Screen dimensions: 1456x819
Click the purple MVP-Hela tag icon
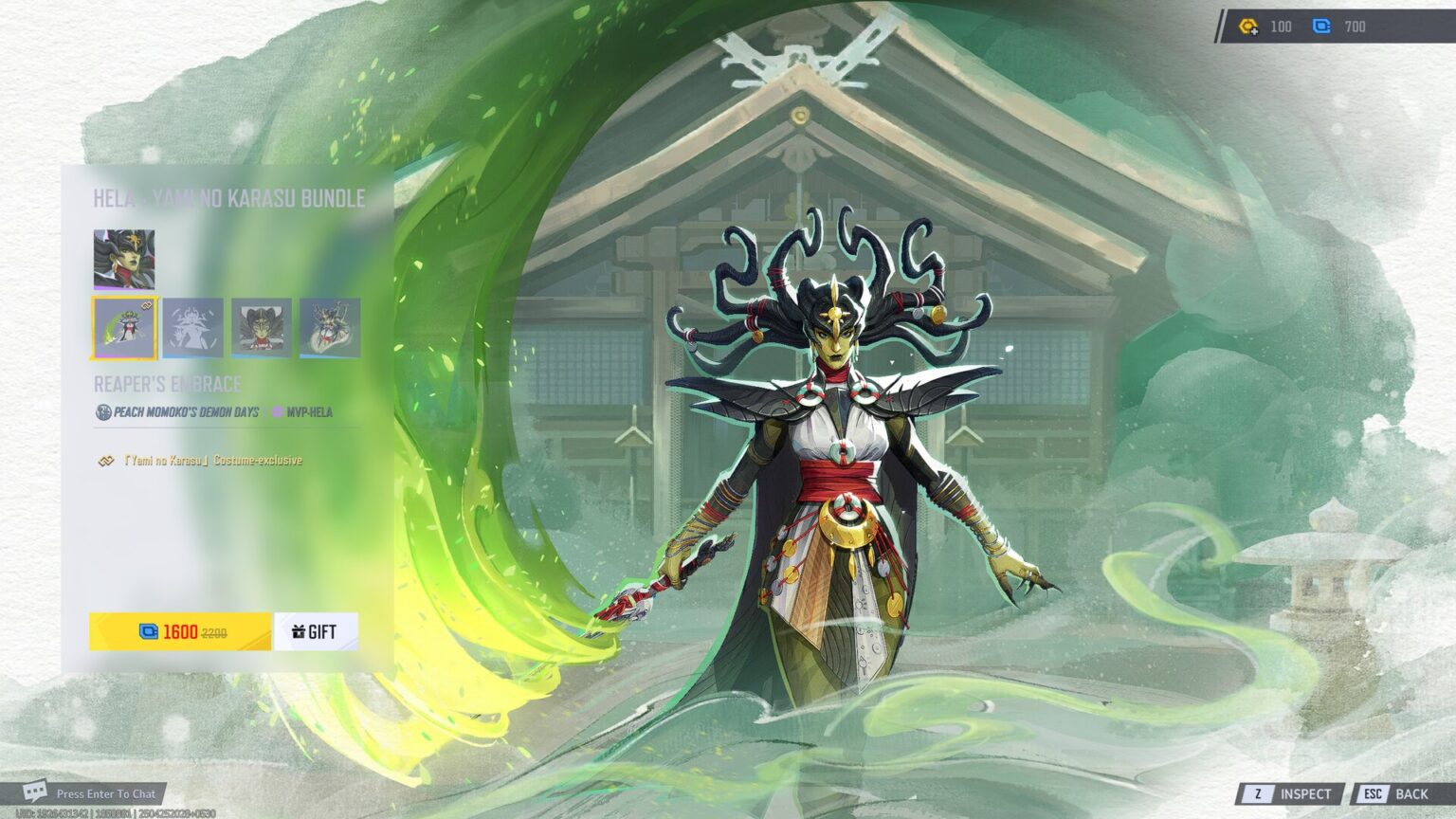(277, 409)
